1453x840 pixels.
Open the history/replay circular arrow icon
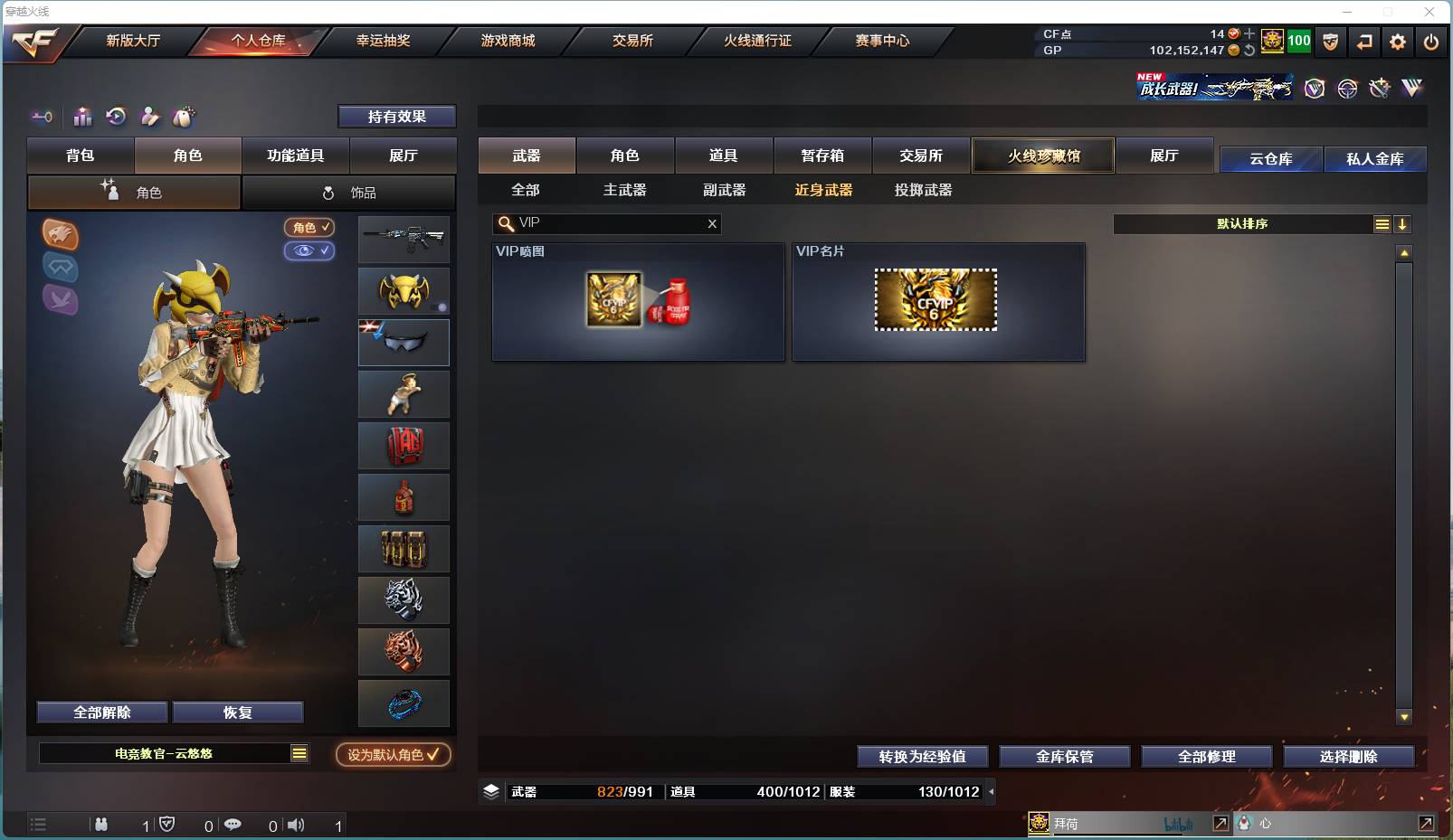[x=115, y=117]
